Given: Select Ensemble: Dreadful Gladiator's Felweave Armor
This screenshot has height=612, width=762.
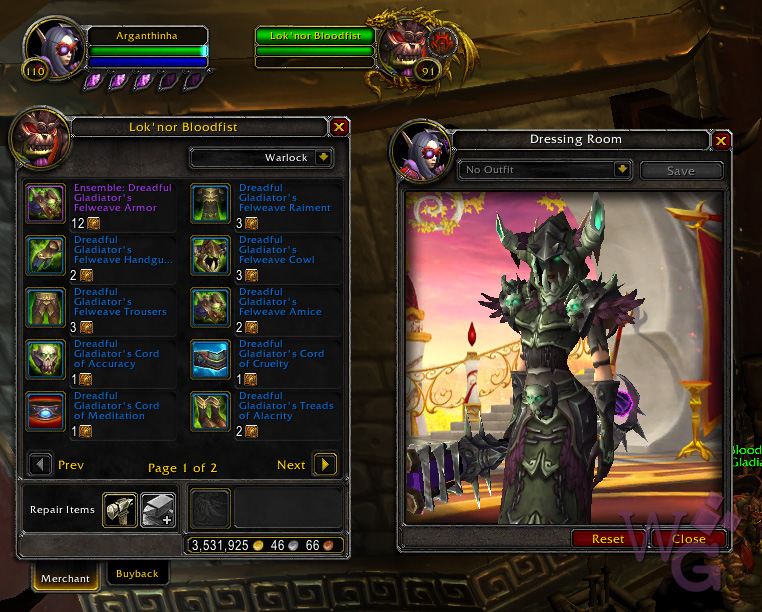Looking at the screenshot, I should click(x=45, y=204).
